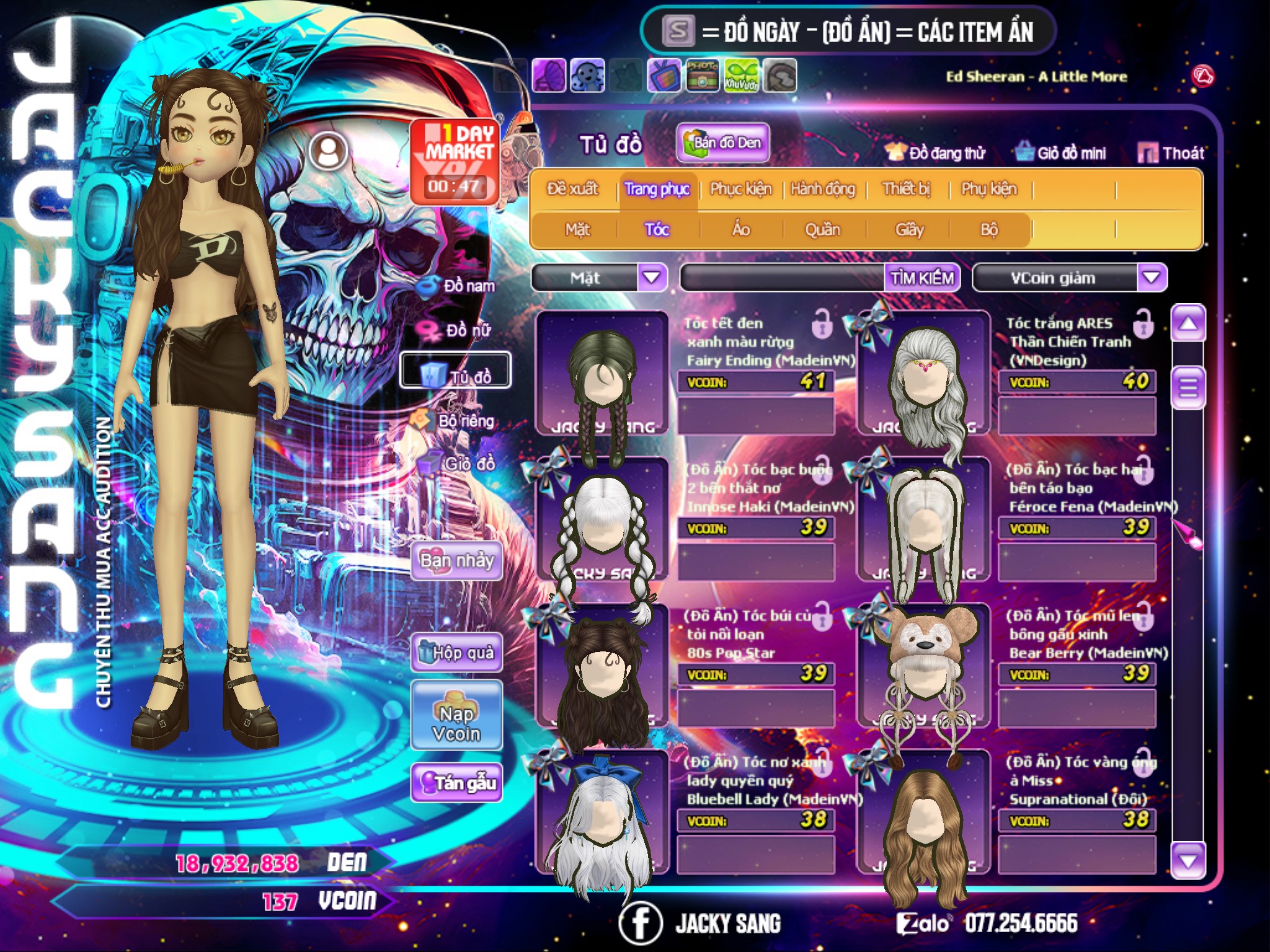Exit via the Thoát button
The width and height of the screenshot is (1270, 952).
[x=1172, y=153]
